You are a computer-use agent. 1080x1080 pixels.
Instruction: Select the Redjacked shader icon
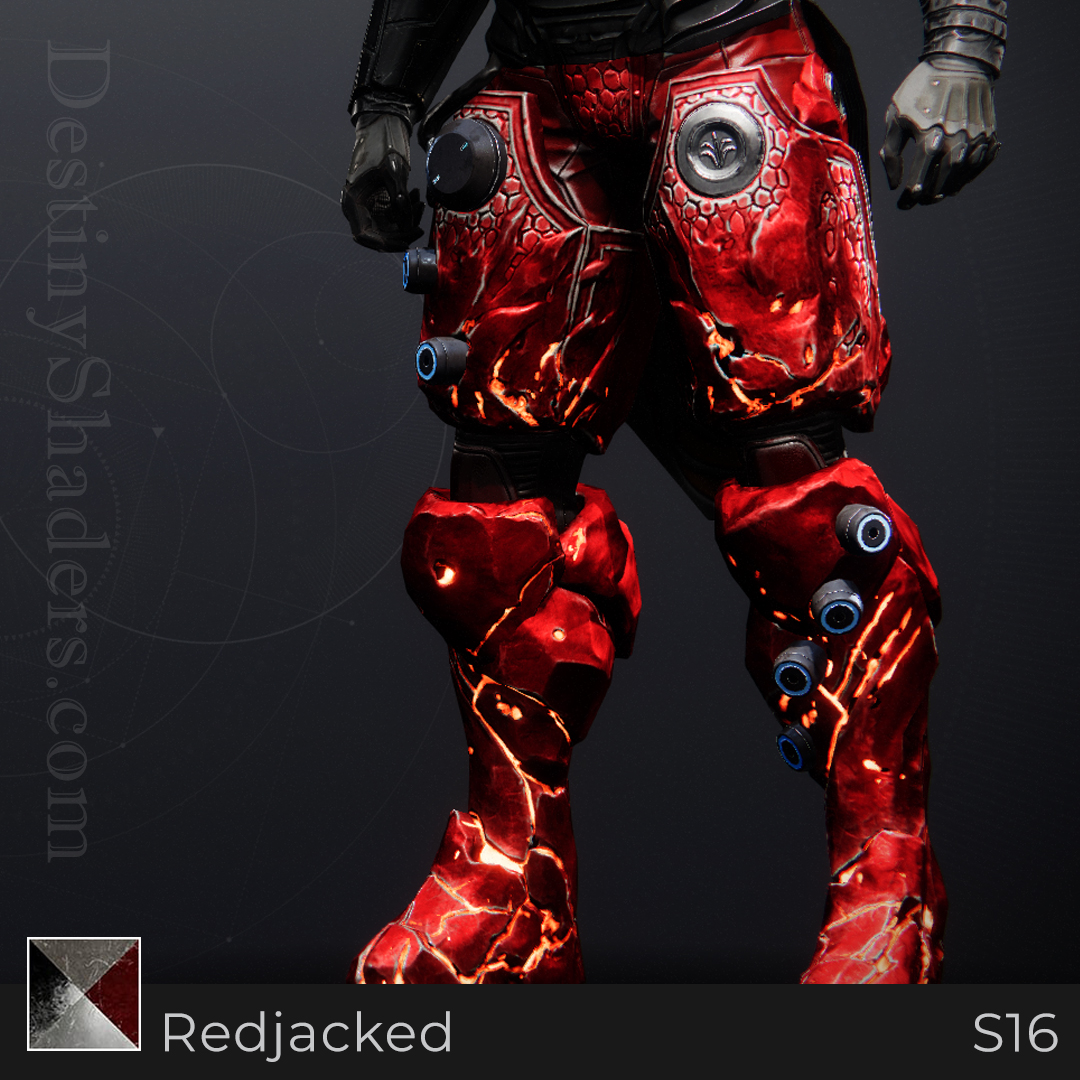[84, 994]
